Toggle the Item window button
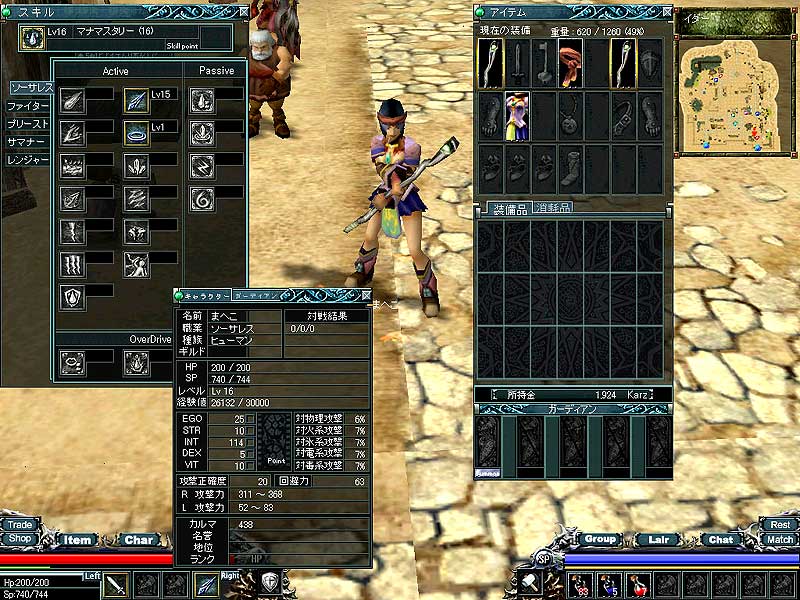 click(x=78, y=540)
